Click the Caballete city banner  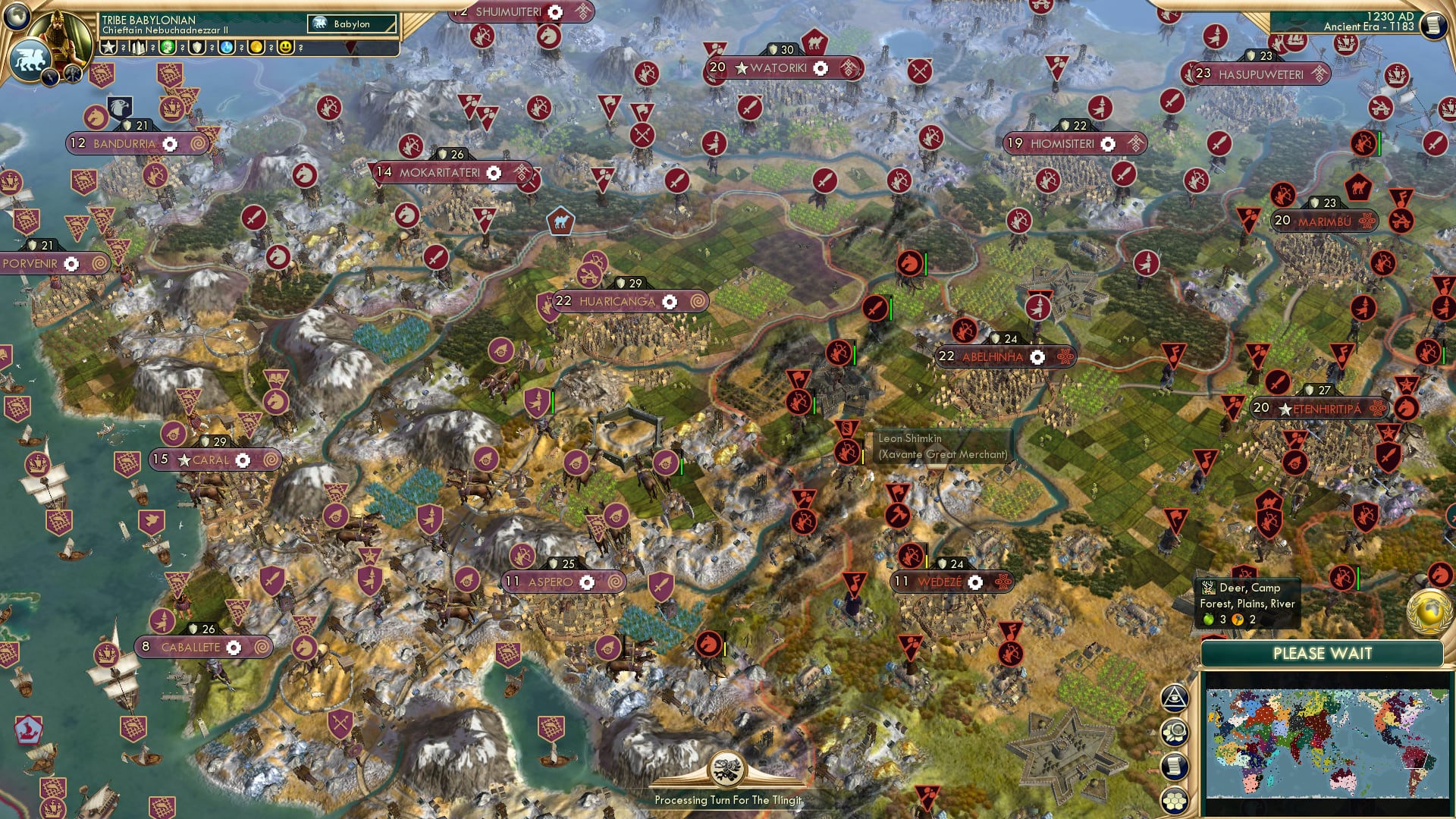click(202, 647)
